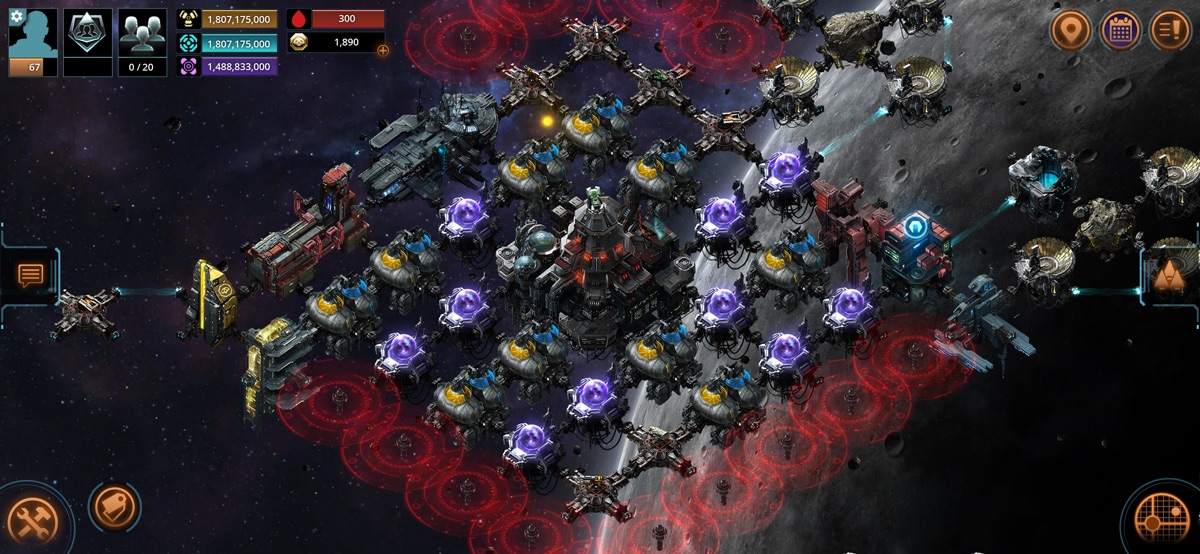1200x554 pixels.
Task: Open the alliance shield emblem panel
Action: pyautogui.click(x=88, y=36)
